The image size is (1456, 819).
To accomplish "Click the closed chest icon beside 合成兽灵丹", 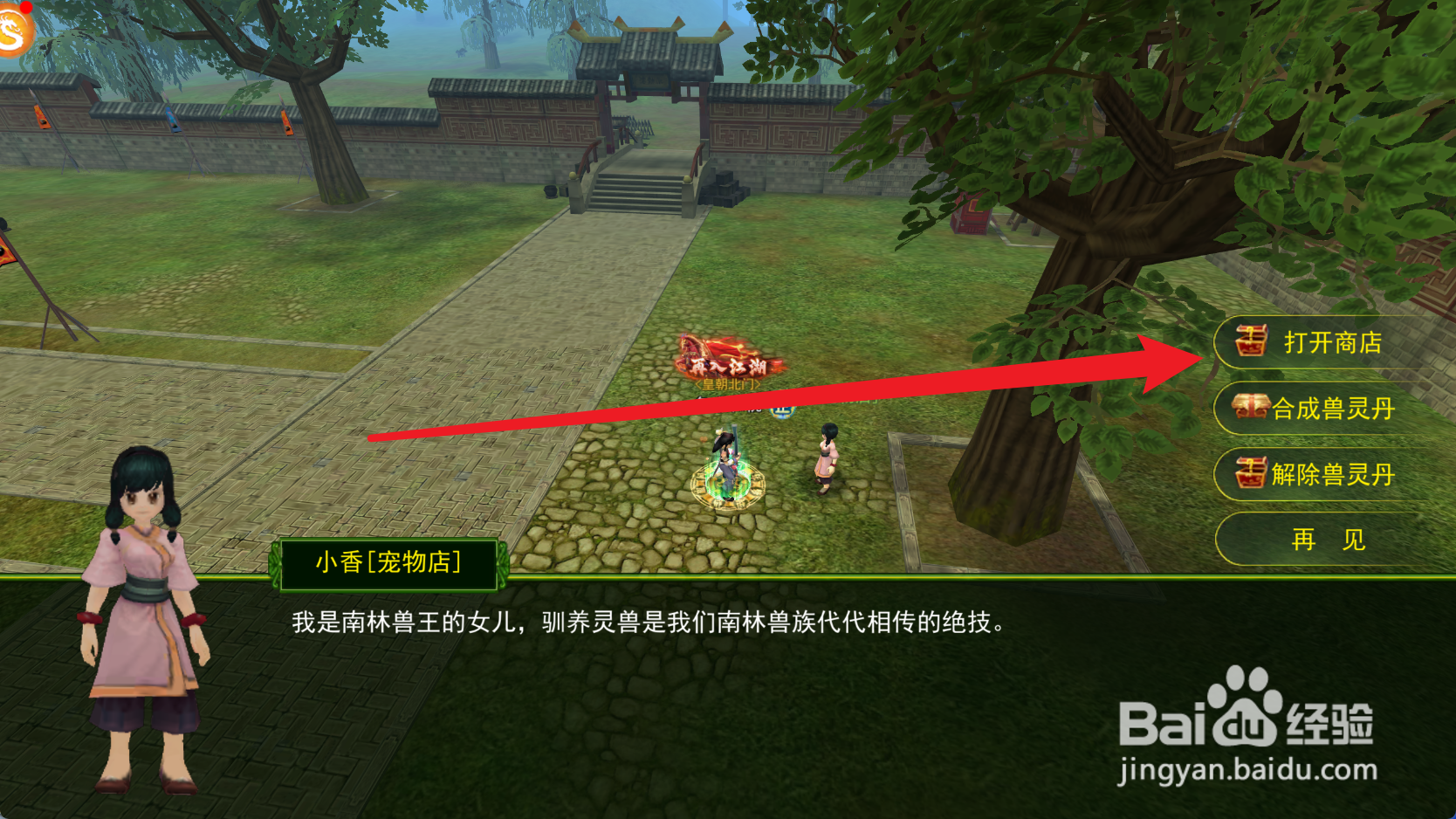I will click(x=1250, y=409).
